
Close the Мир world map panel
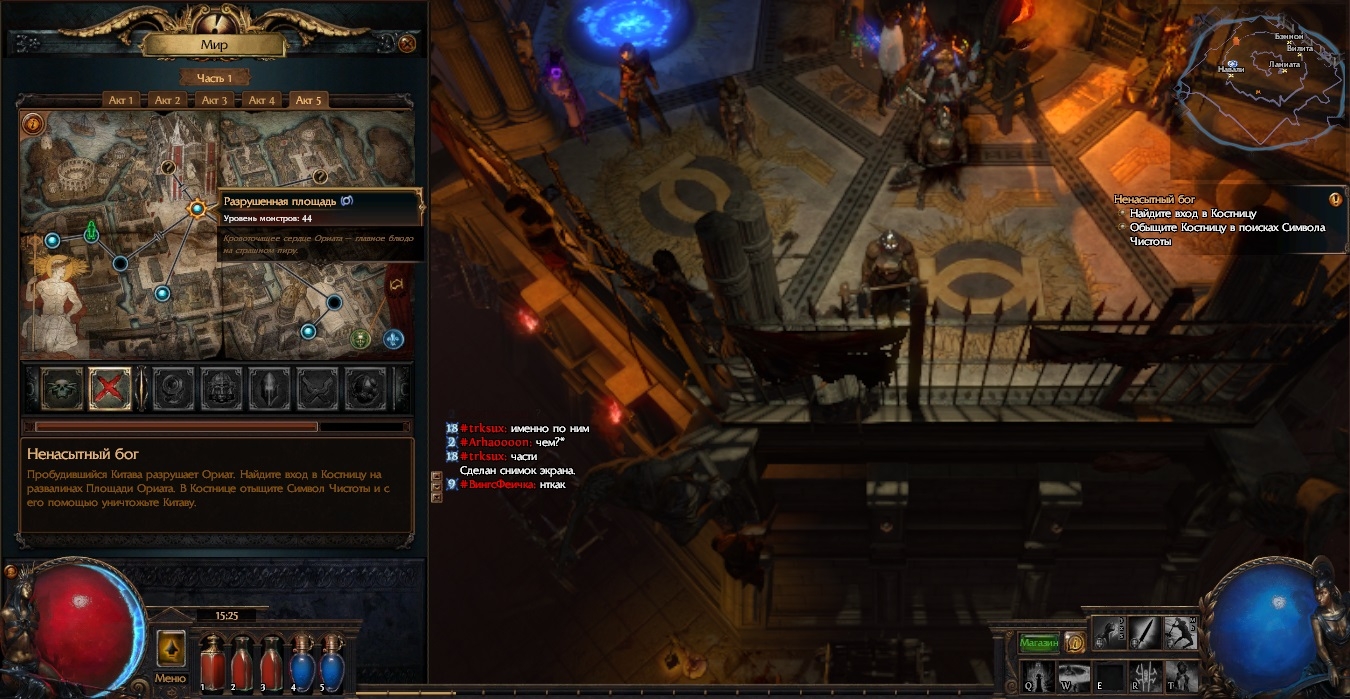click(x=407, y=43)
